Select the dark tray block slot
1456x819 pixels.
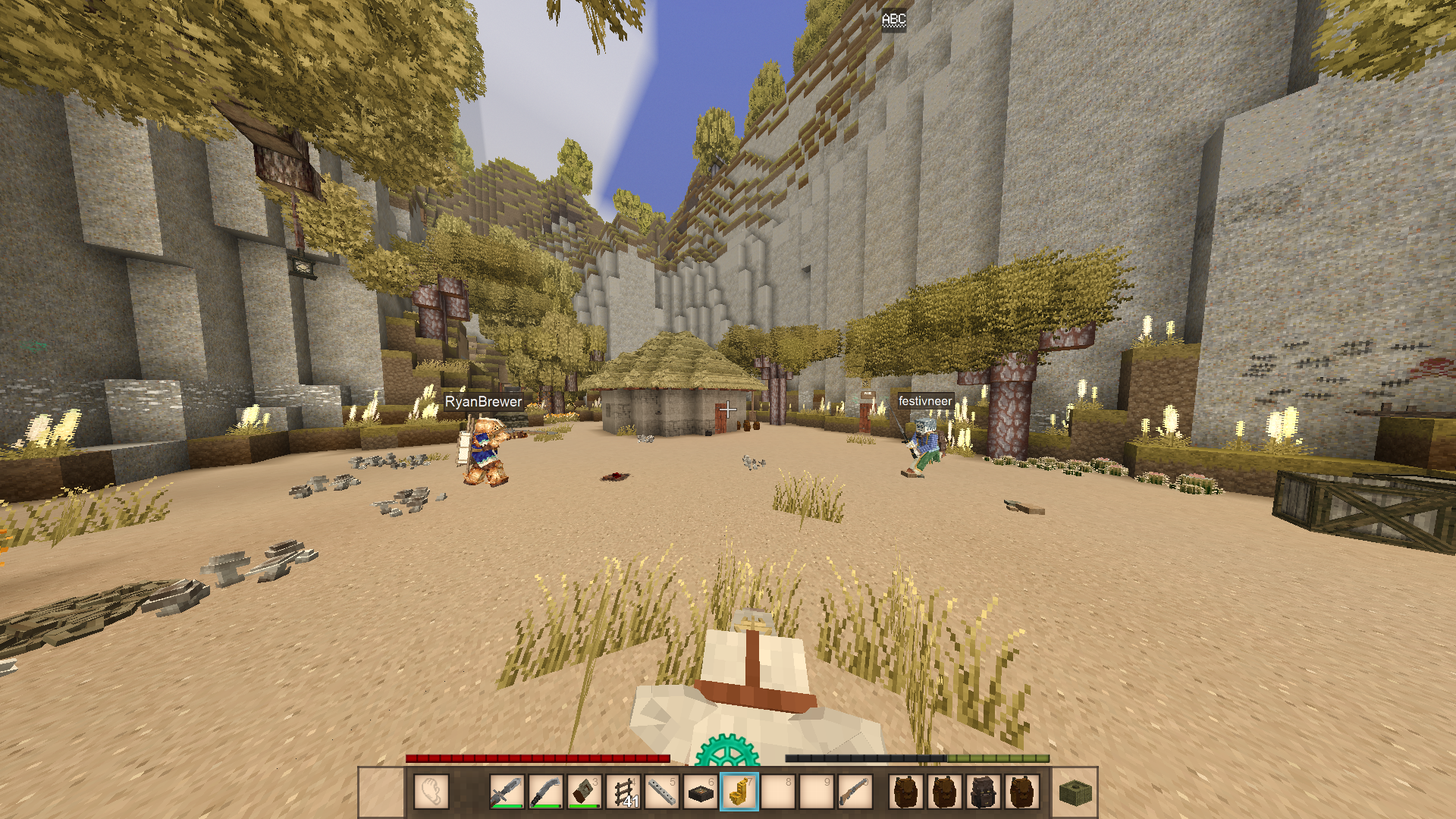tap(701, 792)
